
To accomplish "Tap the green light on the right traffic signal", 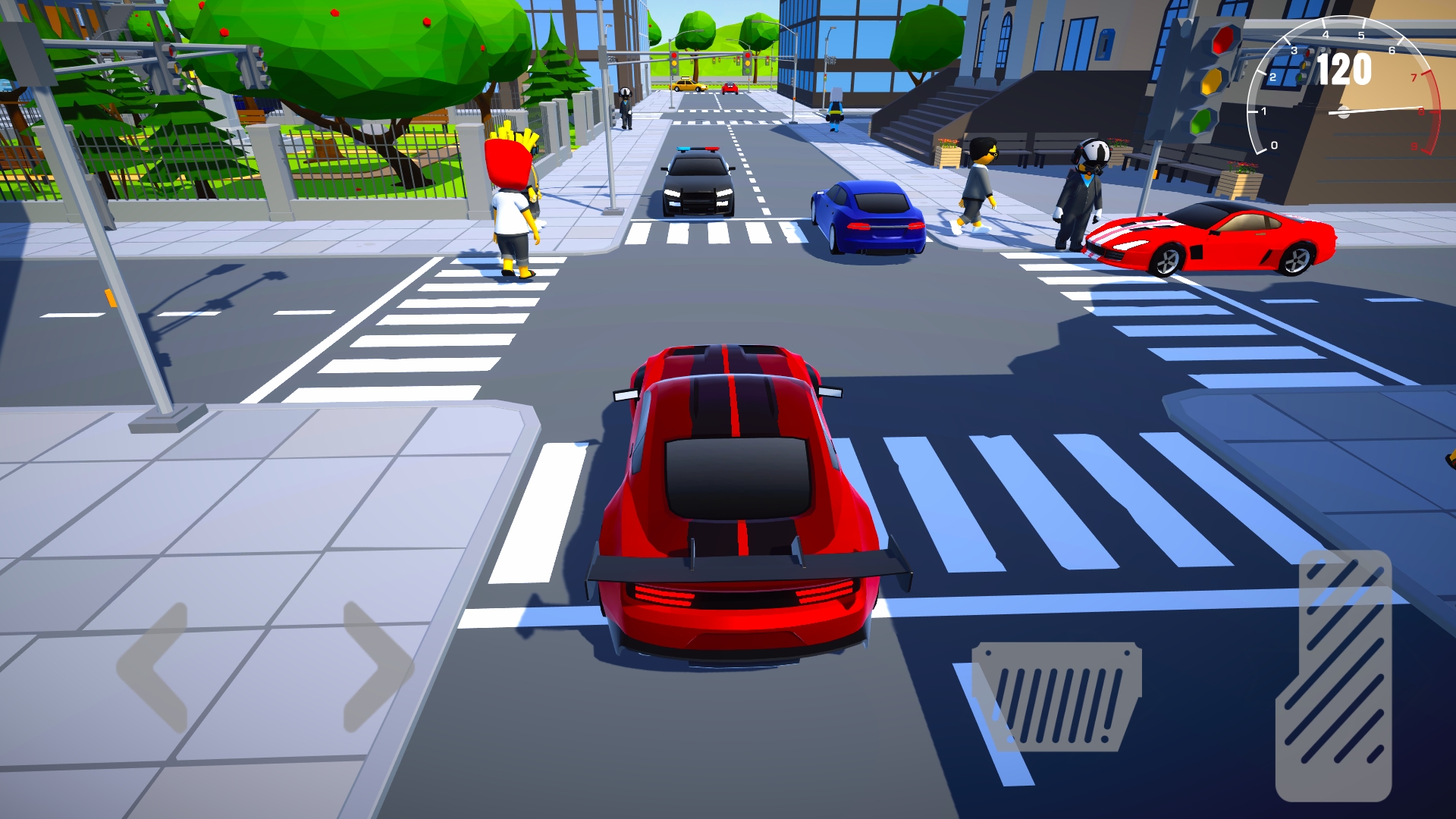I will point(1200,123).
